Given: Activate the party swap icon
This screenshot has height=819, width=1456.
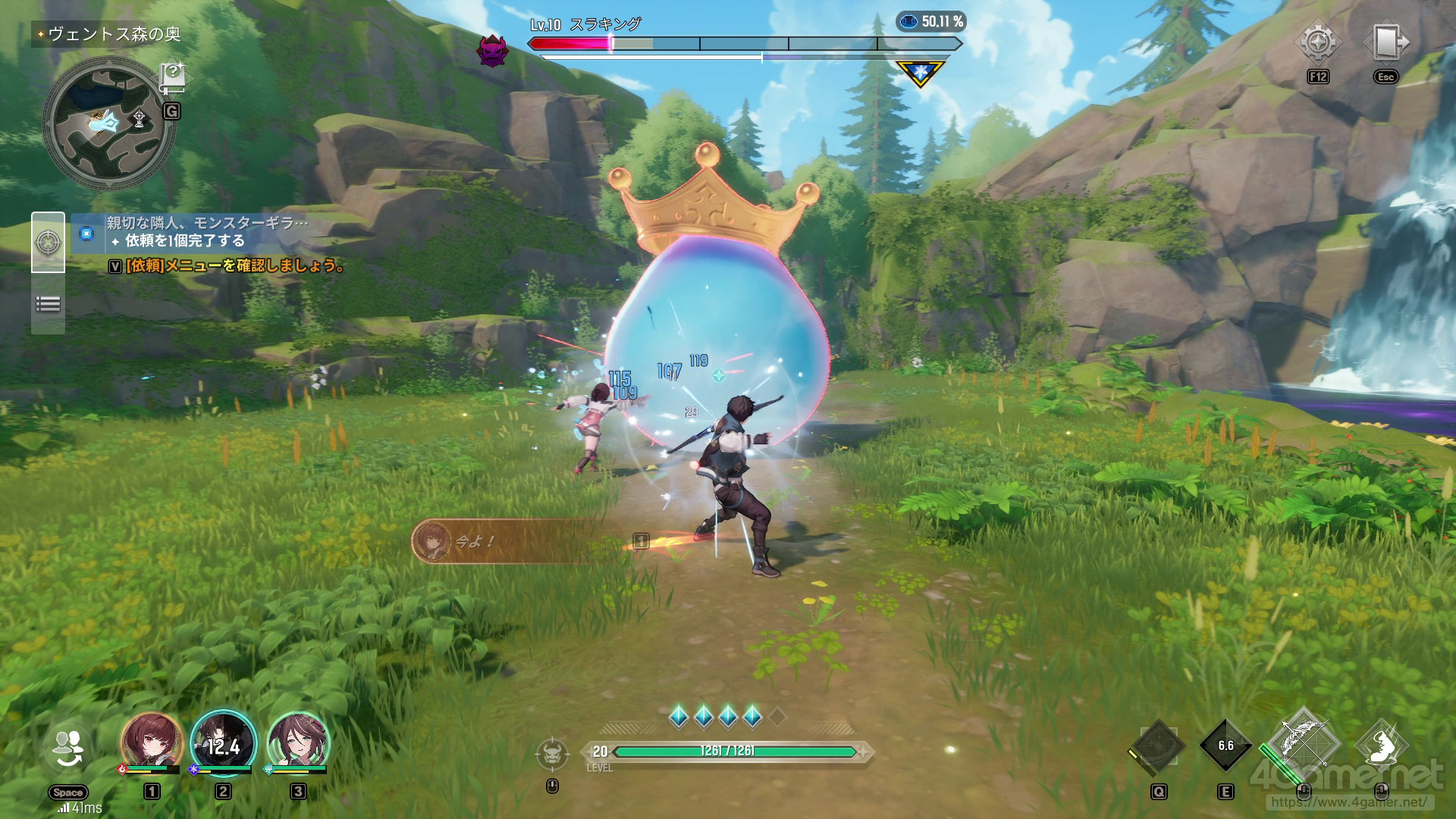Looking at the screenshot, I should [x=68, y=747].
